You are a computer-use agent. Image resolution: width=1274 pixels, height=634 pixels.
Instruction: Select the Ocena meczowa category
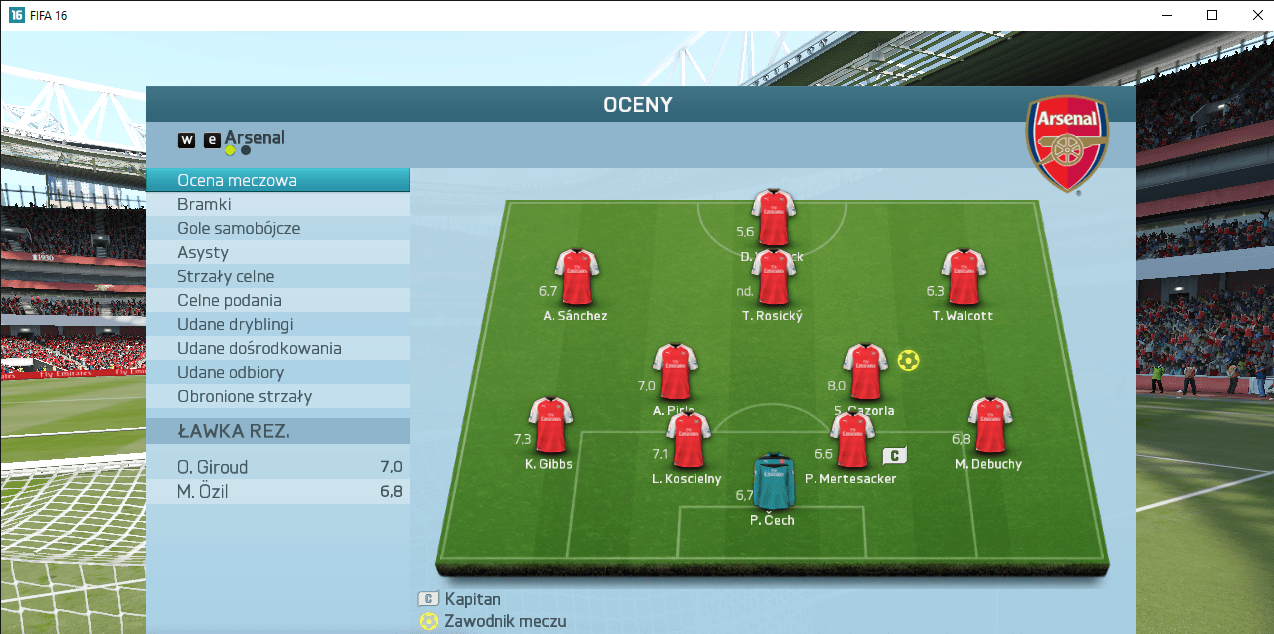click(x=277, y=180)
